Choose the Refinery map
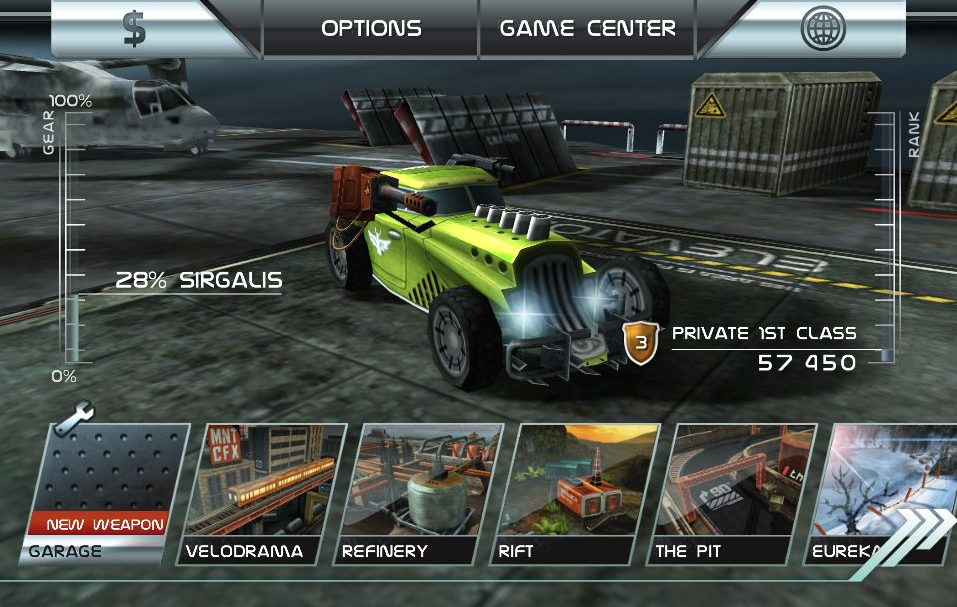Screen dimensions: 957x607 [x=418, y=490]
